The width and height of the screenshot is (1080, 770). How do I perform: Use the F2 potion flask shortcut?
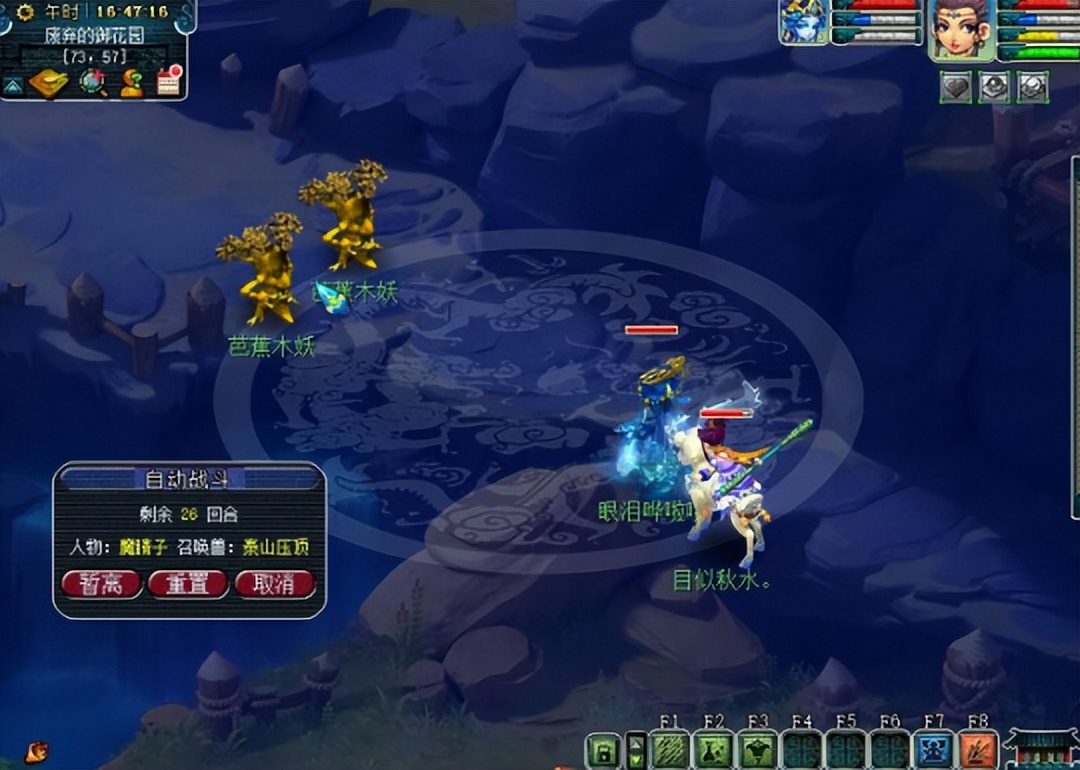coord(713,750)
